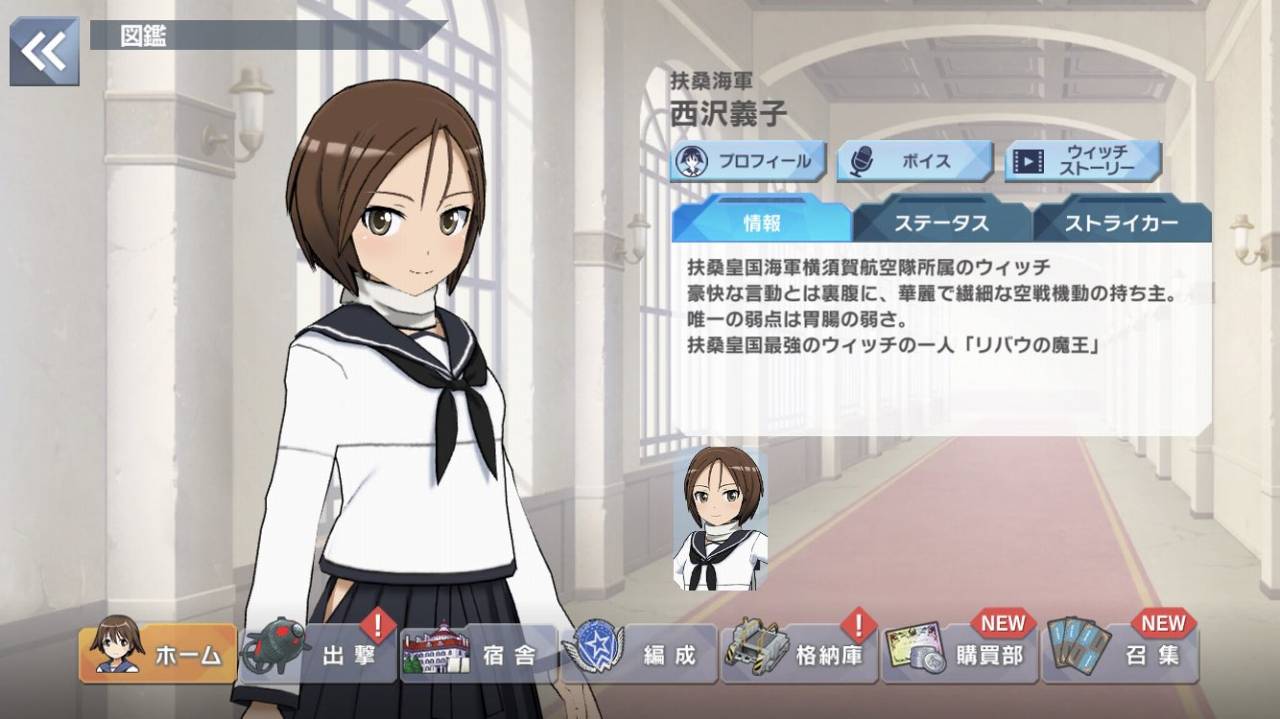Image resolution: width=1280 pixels, height=719 pixels.
Task: Select the 情報 info tab
Action: tap(761, 222)
